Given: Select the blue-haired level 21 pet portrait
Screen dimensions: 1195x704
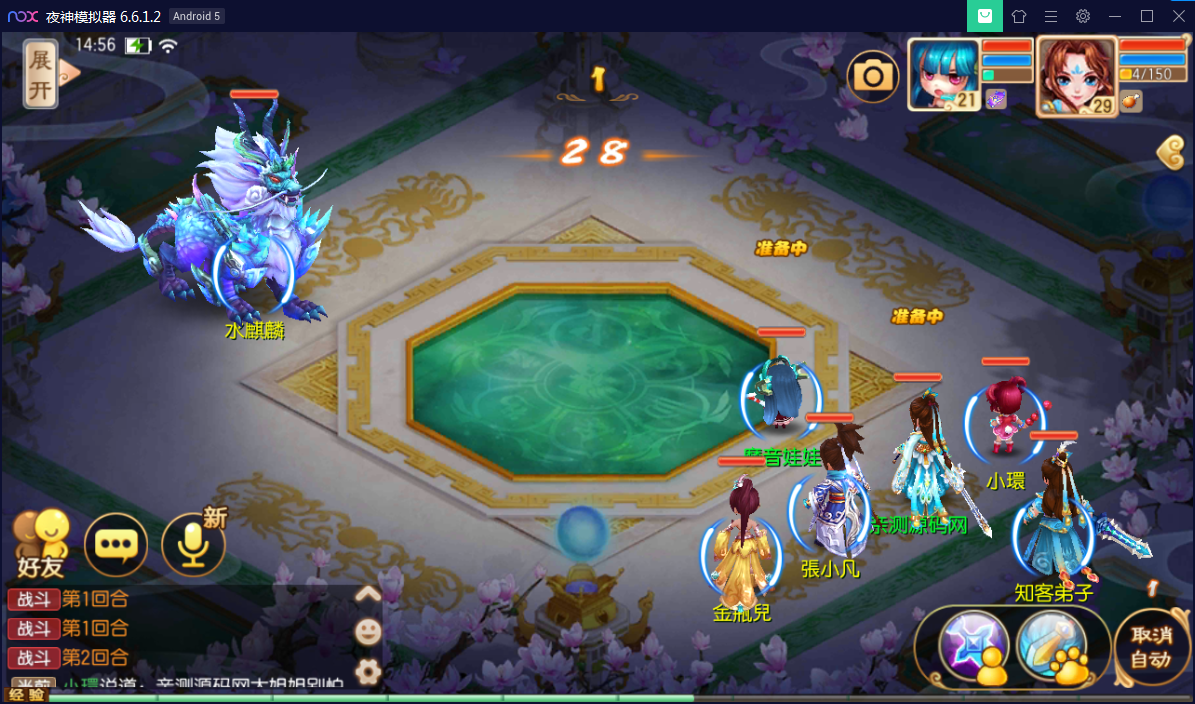Looking at the screenshot, I should pyautogui.click(x=943, y=74).
